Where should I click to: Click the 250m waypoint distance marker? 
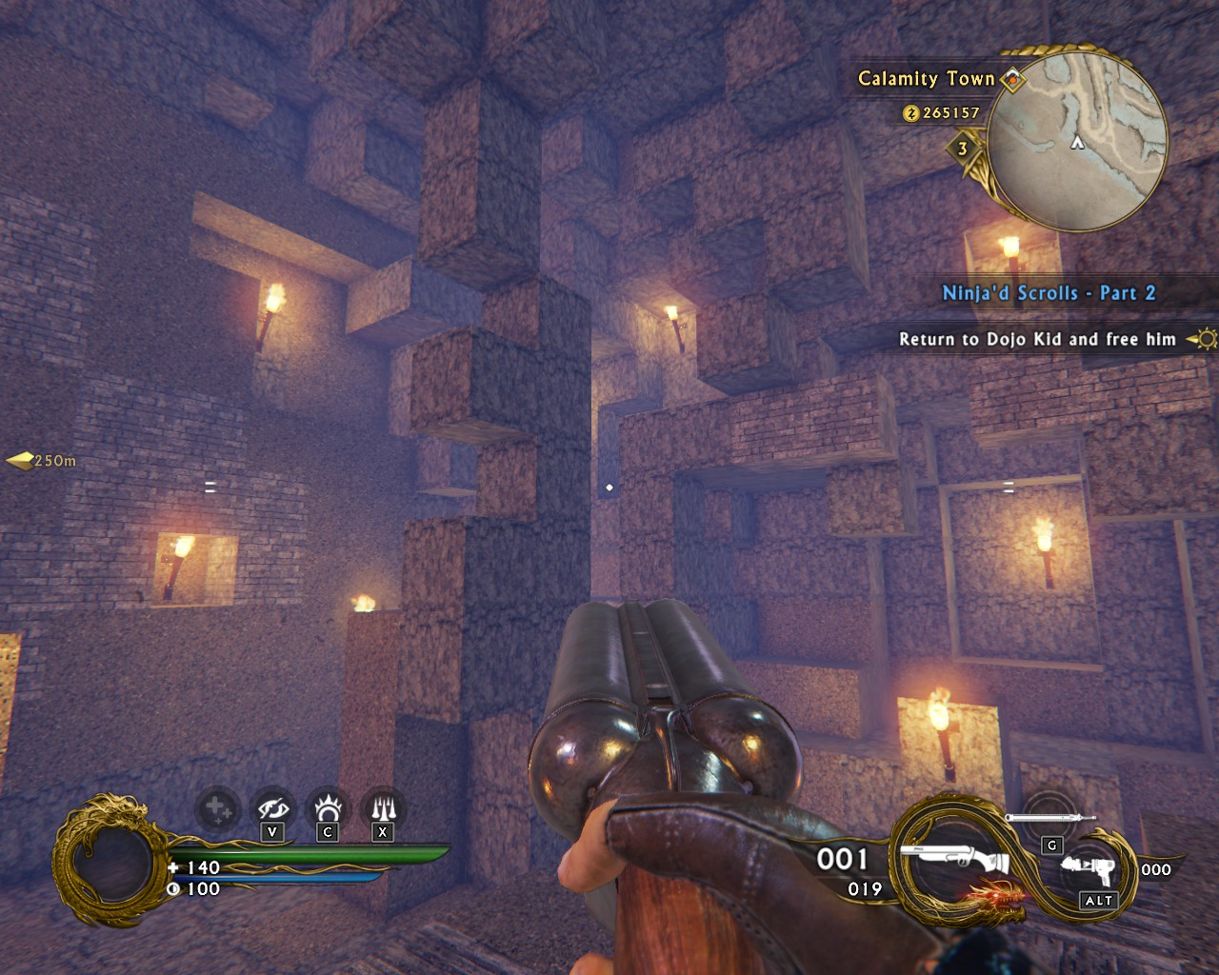pyautogui.click(x=42, y=461)
